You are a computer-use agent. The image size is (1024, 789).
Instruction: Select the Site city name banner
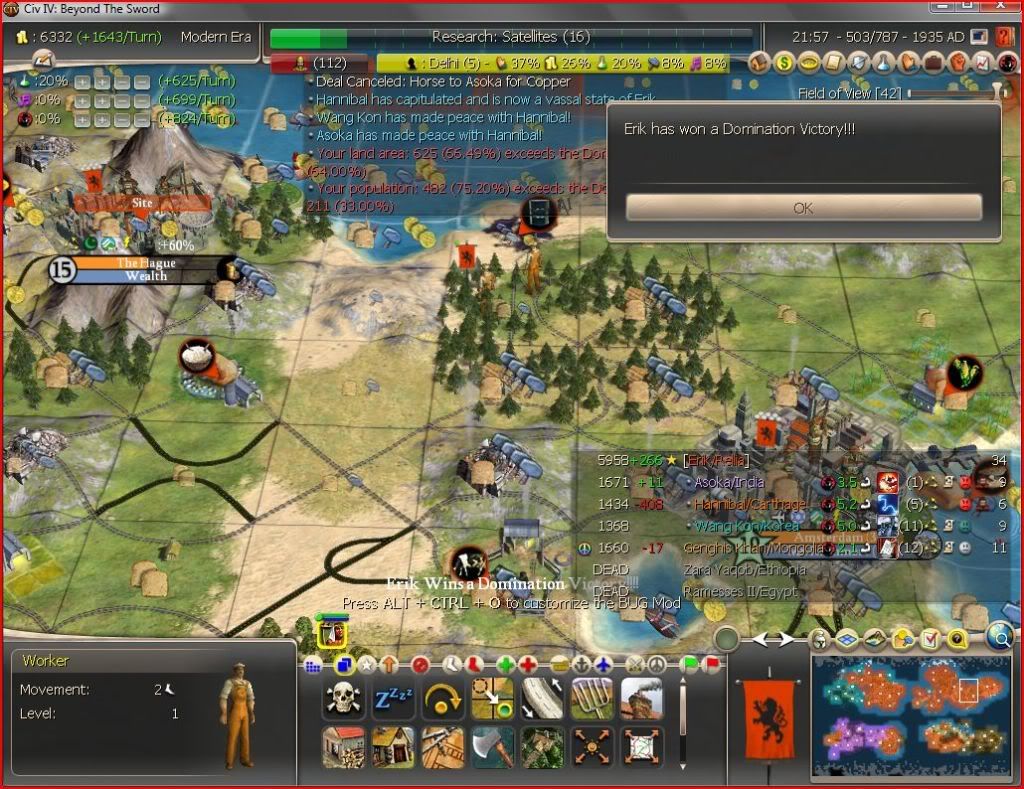pos(142,202)
